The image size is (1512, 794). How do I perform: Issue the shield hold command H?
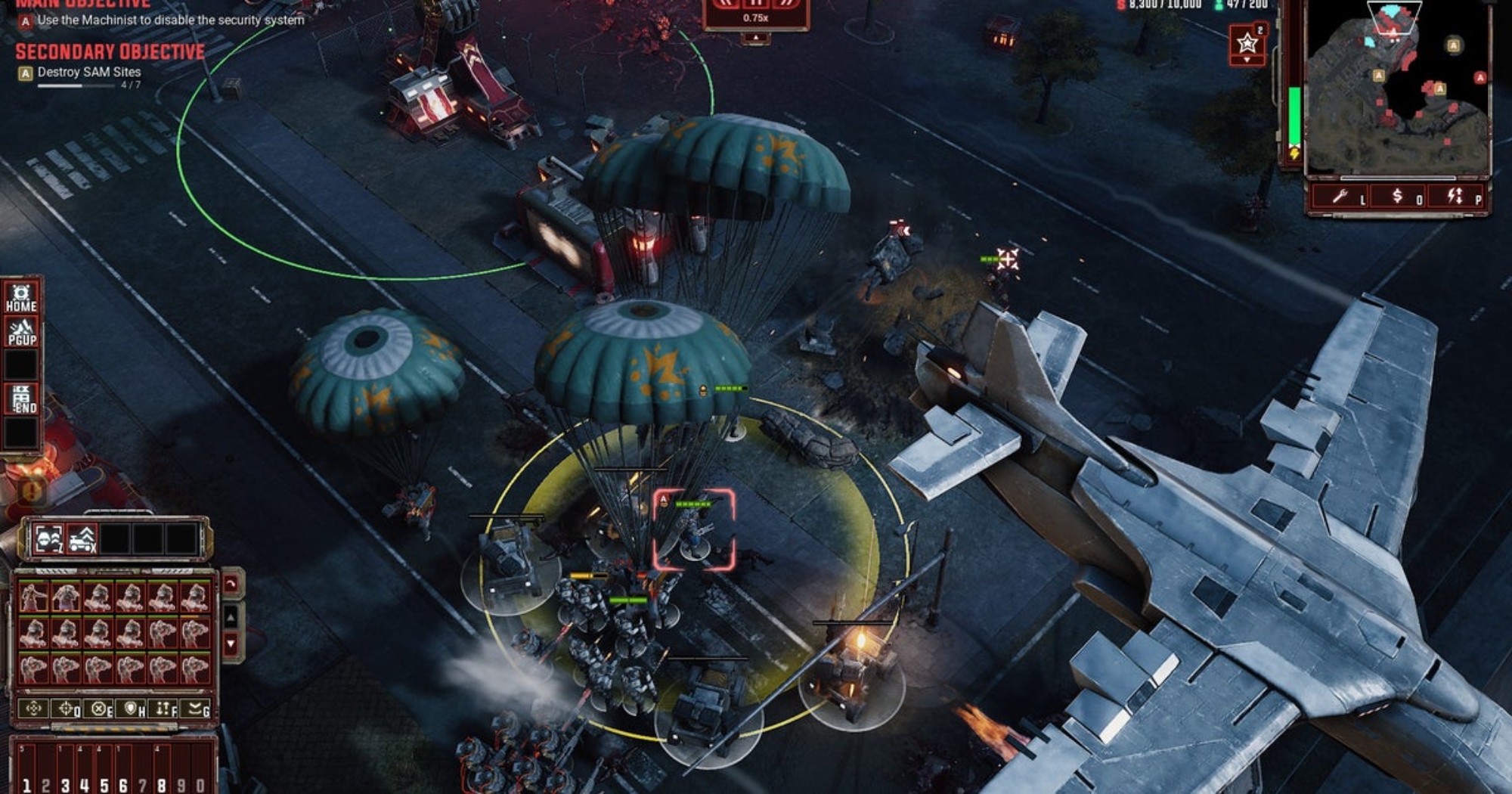pos(132,709)
